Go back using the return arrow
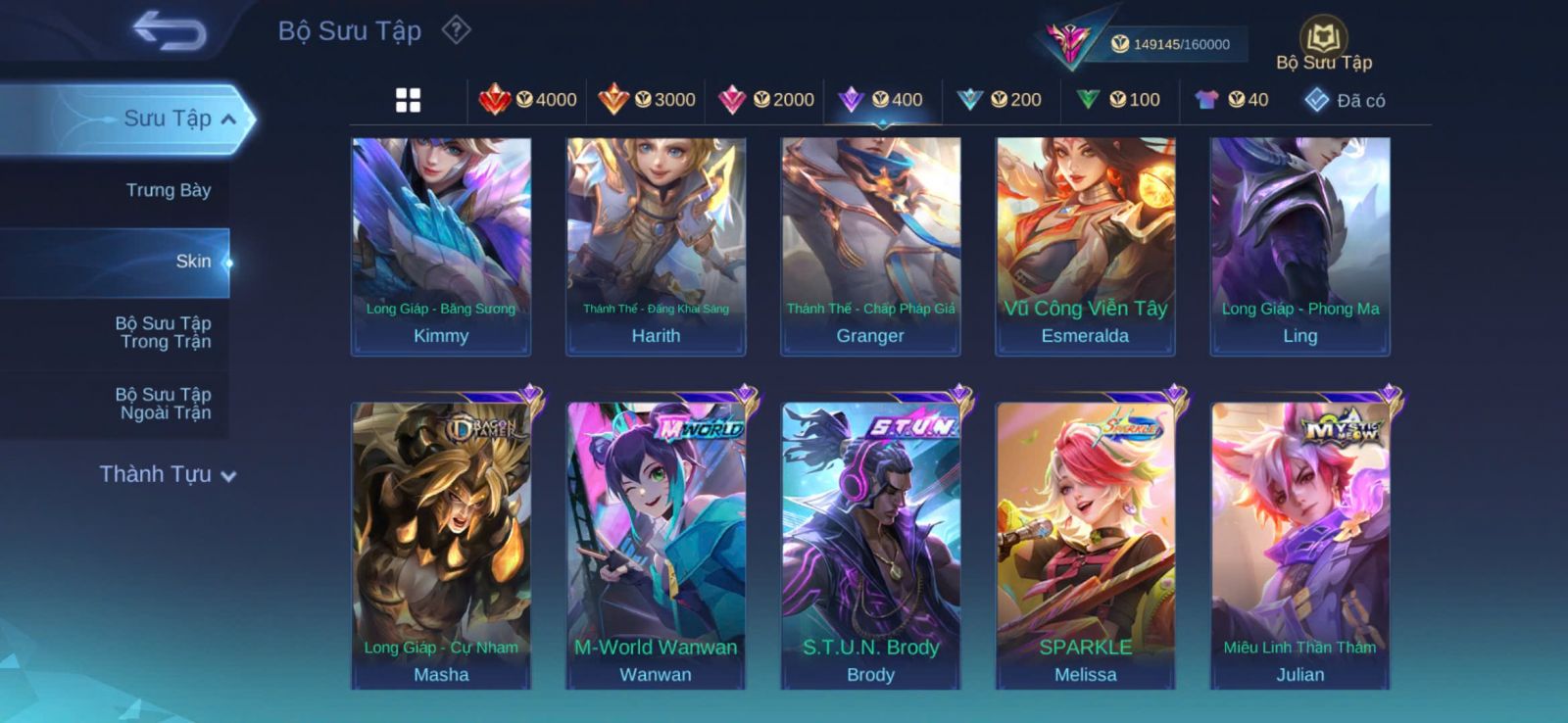This screenshot has width=1568, height=723. [171, 29]
